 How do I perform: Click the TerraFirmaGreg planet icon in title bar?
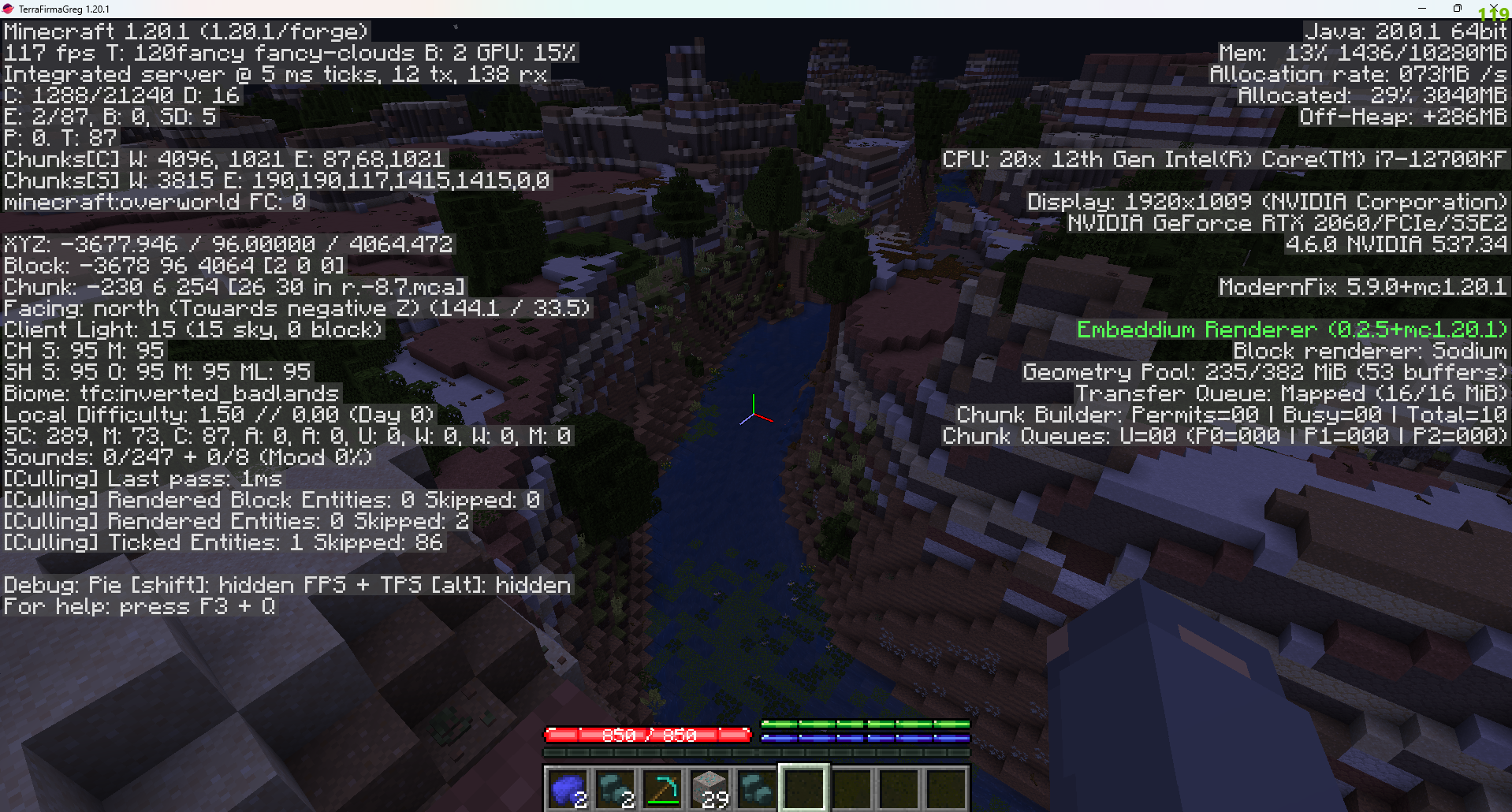tap(8, 8)
